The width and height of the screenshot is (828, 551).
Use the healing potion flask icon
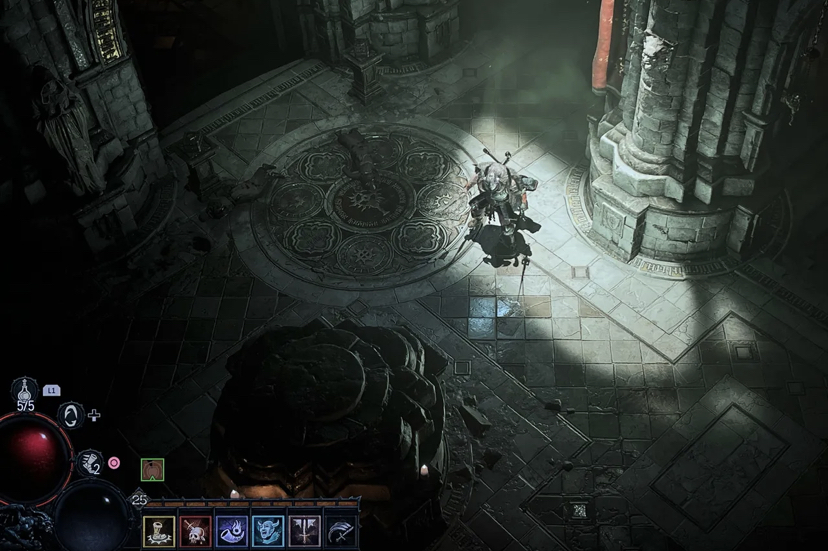coord(24,391)
